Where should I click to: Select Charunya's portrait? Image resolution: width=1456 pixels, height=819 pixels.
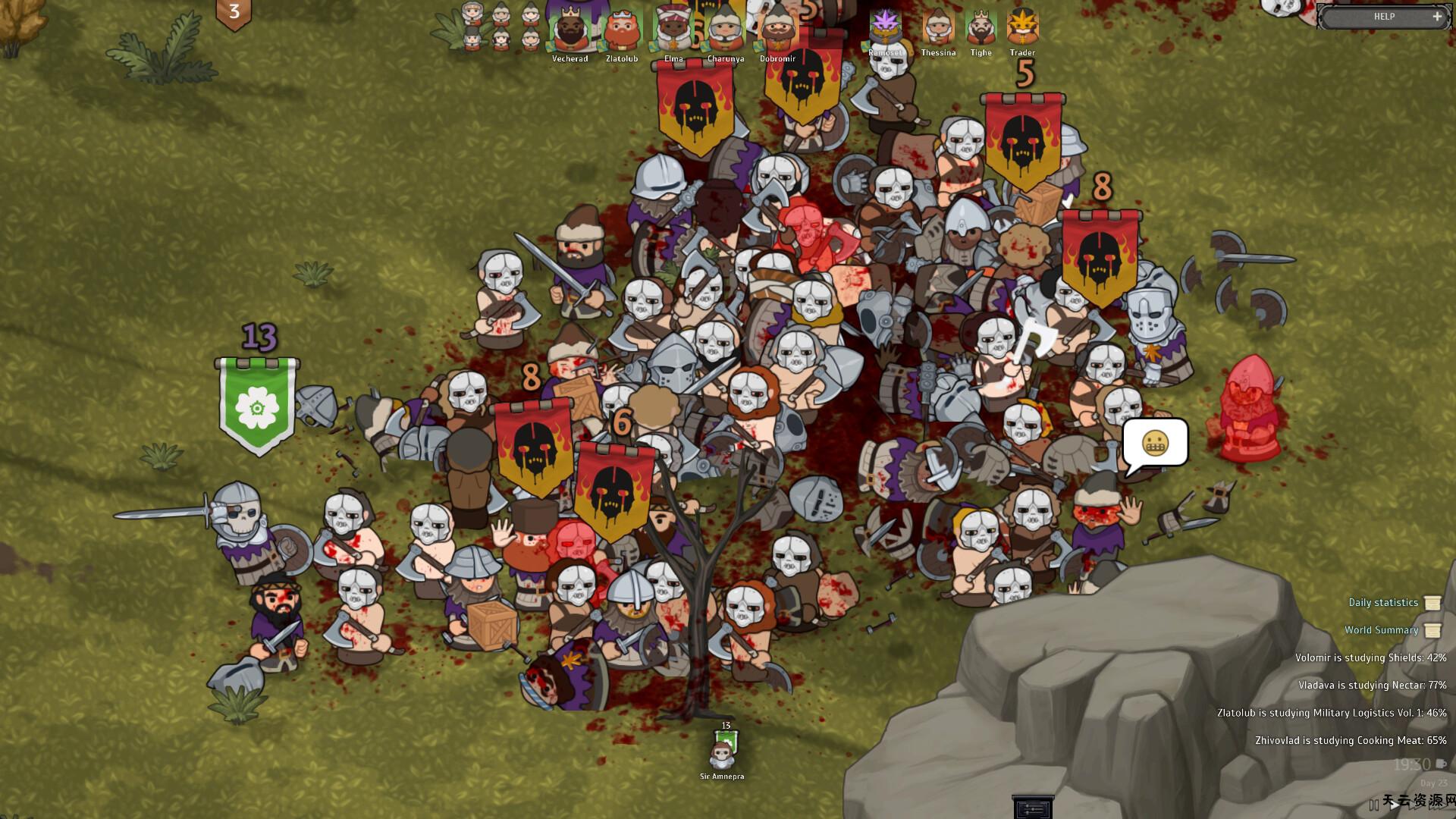click(725, 30)
